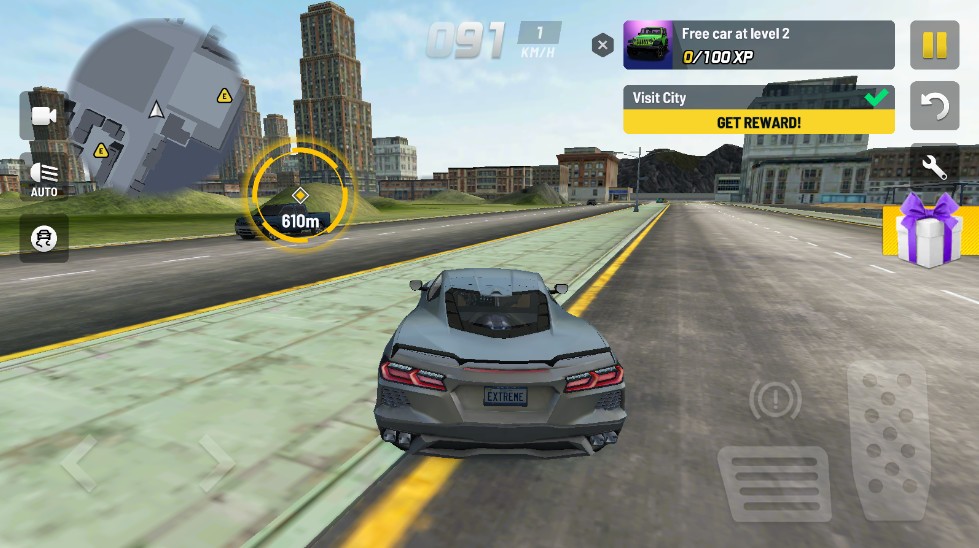Image resolution: width=979 pixels, height=548 pixels.
Task: Pause the game with the yellow button
Action: click(x=934, y=45)
